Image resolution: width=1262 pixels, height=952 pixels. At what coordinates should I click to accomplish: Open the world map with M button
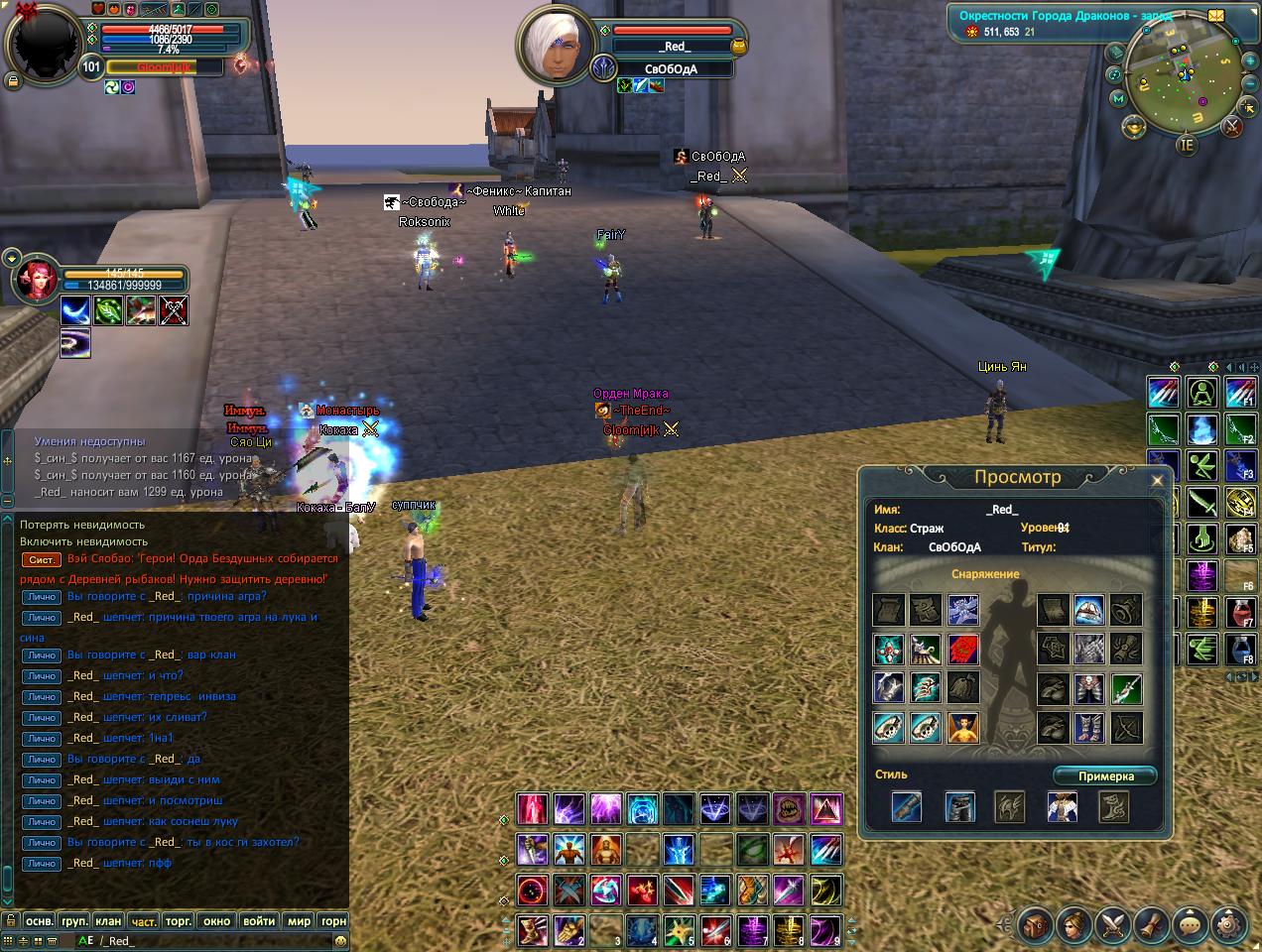(1119, 99)
